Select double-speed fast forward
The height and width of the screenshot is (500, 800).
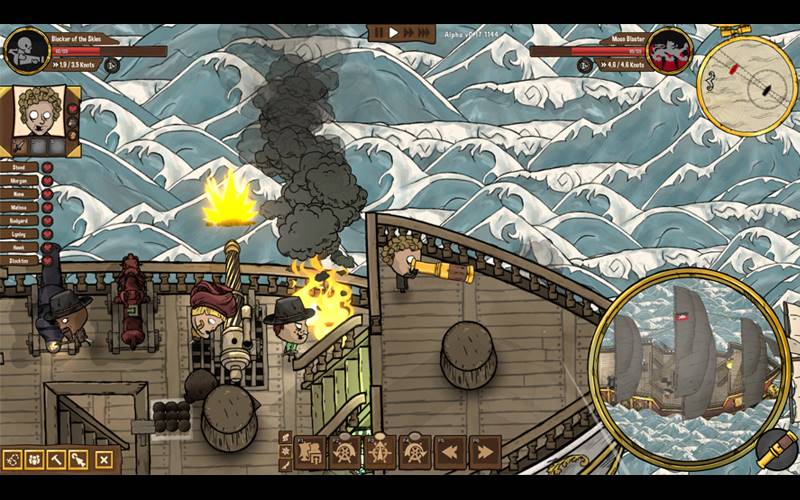click(408, 33)
